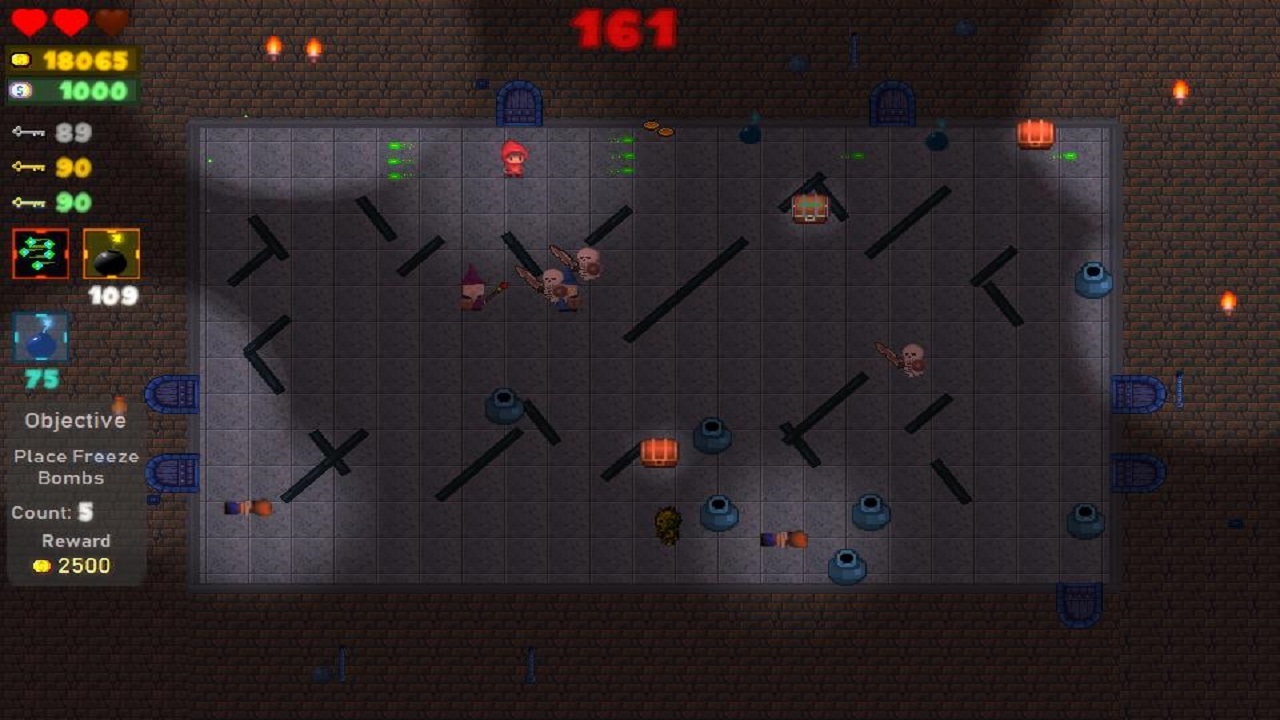Select the bomb item icon showing 109
Viewport: 1280px width, 720px height.
pos(110,255)
